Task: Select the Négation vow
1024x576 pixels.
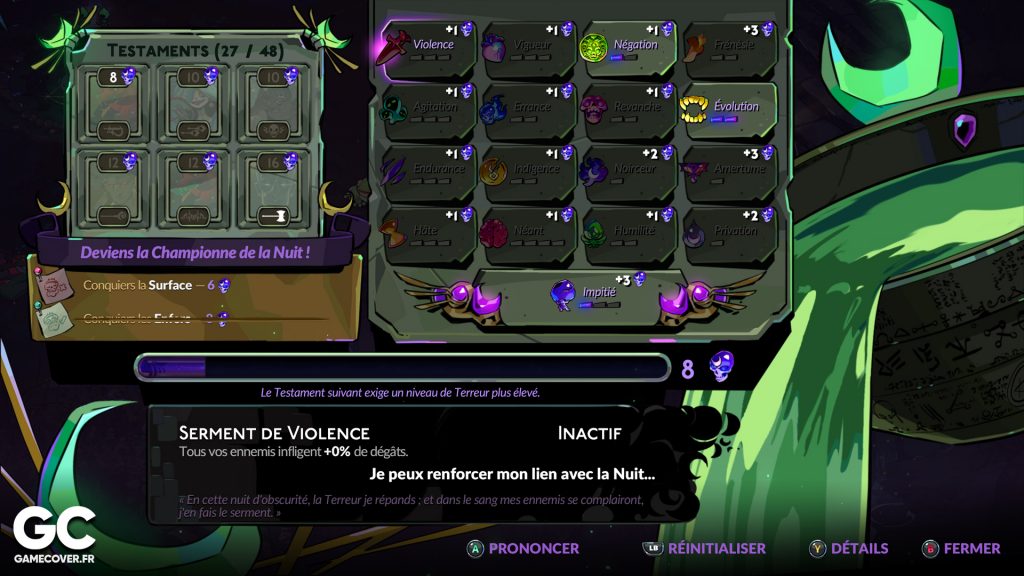Action: pyautogui.click(x=628, y=48)
